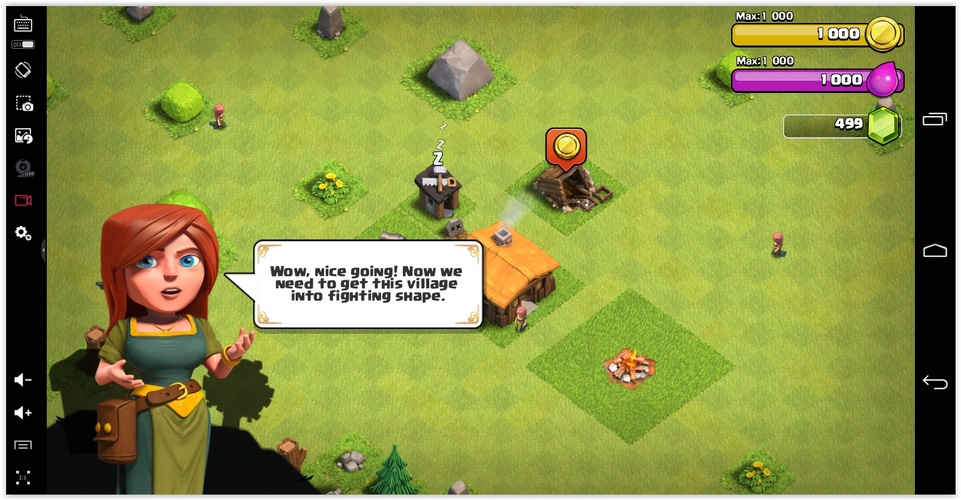
Task: Open the gem shop via green gem icon
Action: coord(883,126)
